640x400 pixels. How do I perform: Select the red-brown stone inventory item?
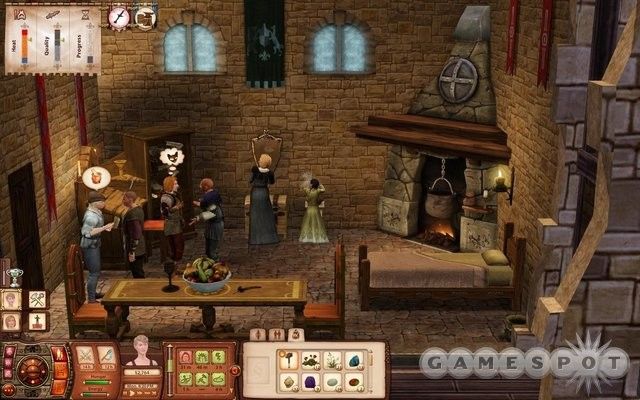[x=355, y=381]
